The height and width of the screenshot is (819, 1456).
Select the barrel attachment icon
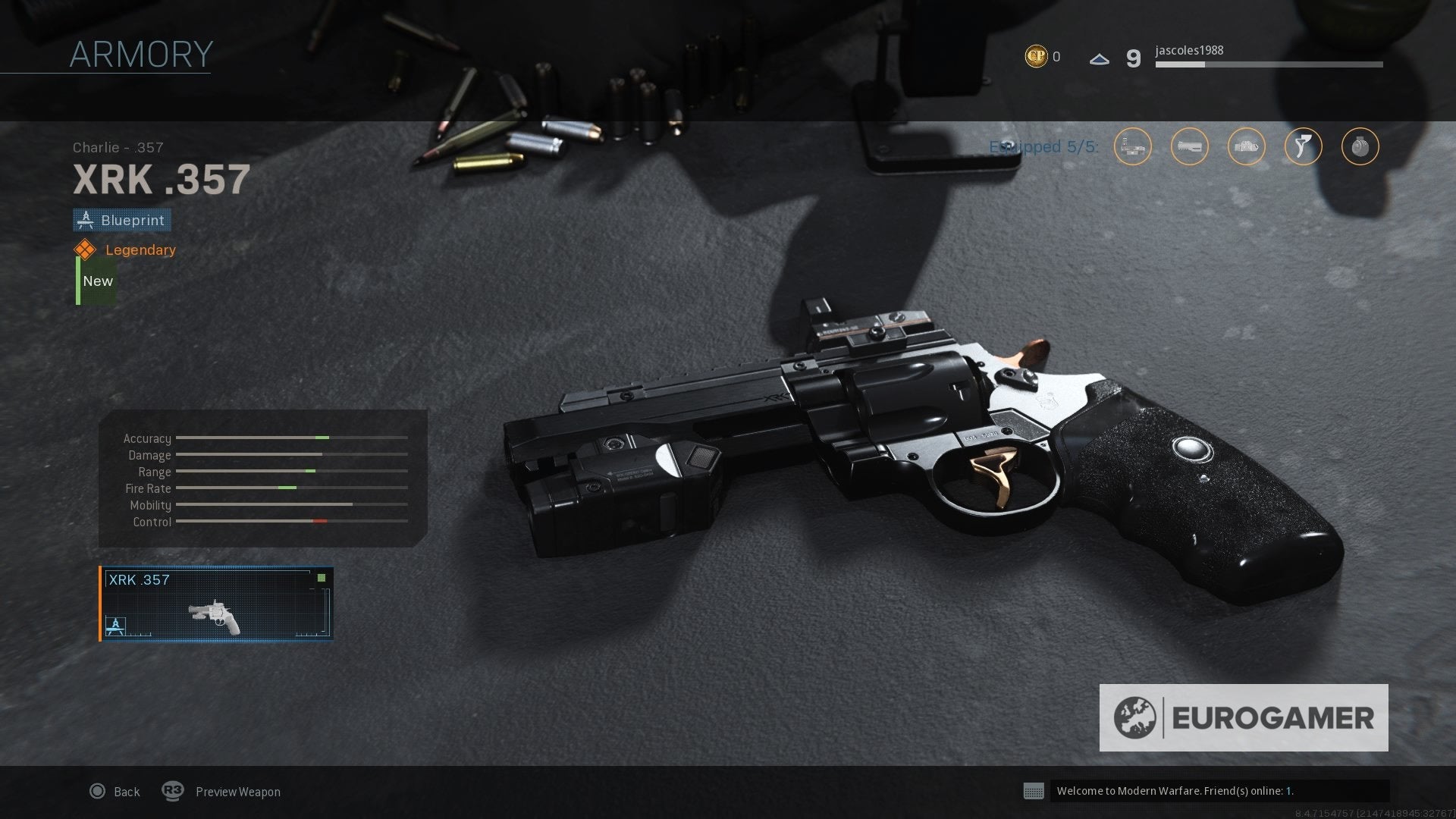click(x=1189, y=147)
